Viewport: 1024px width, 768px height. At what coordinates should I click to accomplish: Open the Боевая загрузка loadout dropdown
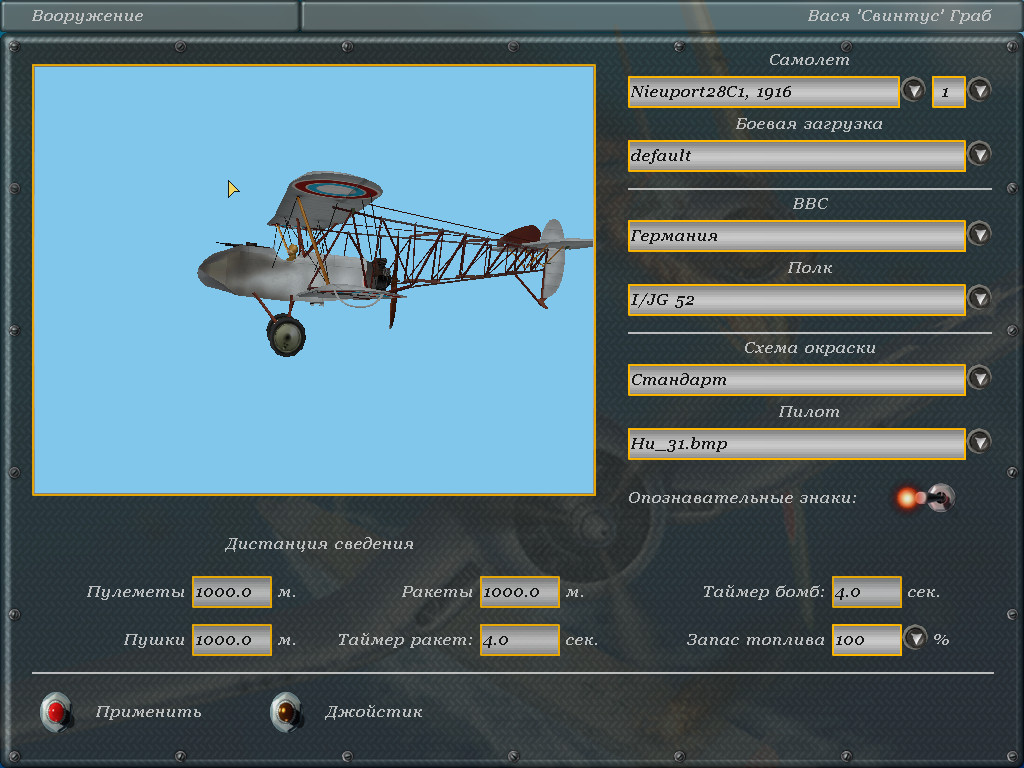(x=979, y=155)
